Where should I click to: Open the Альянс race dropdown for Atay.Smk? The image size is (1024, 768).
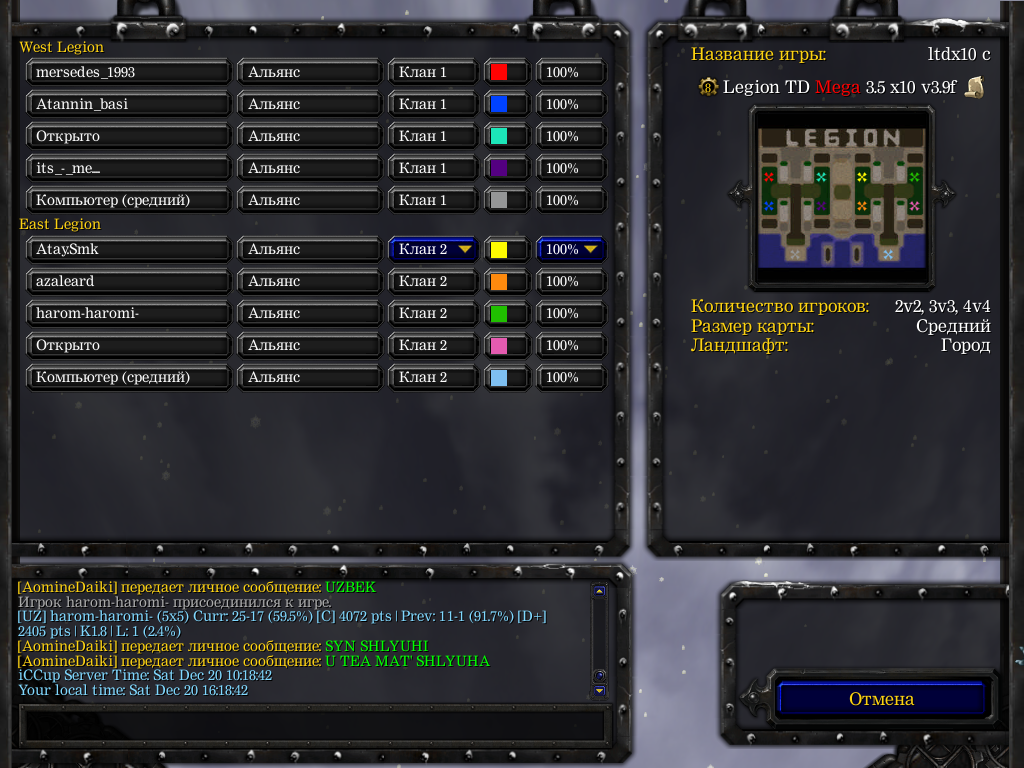[309, 249]
